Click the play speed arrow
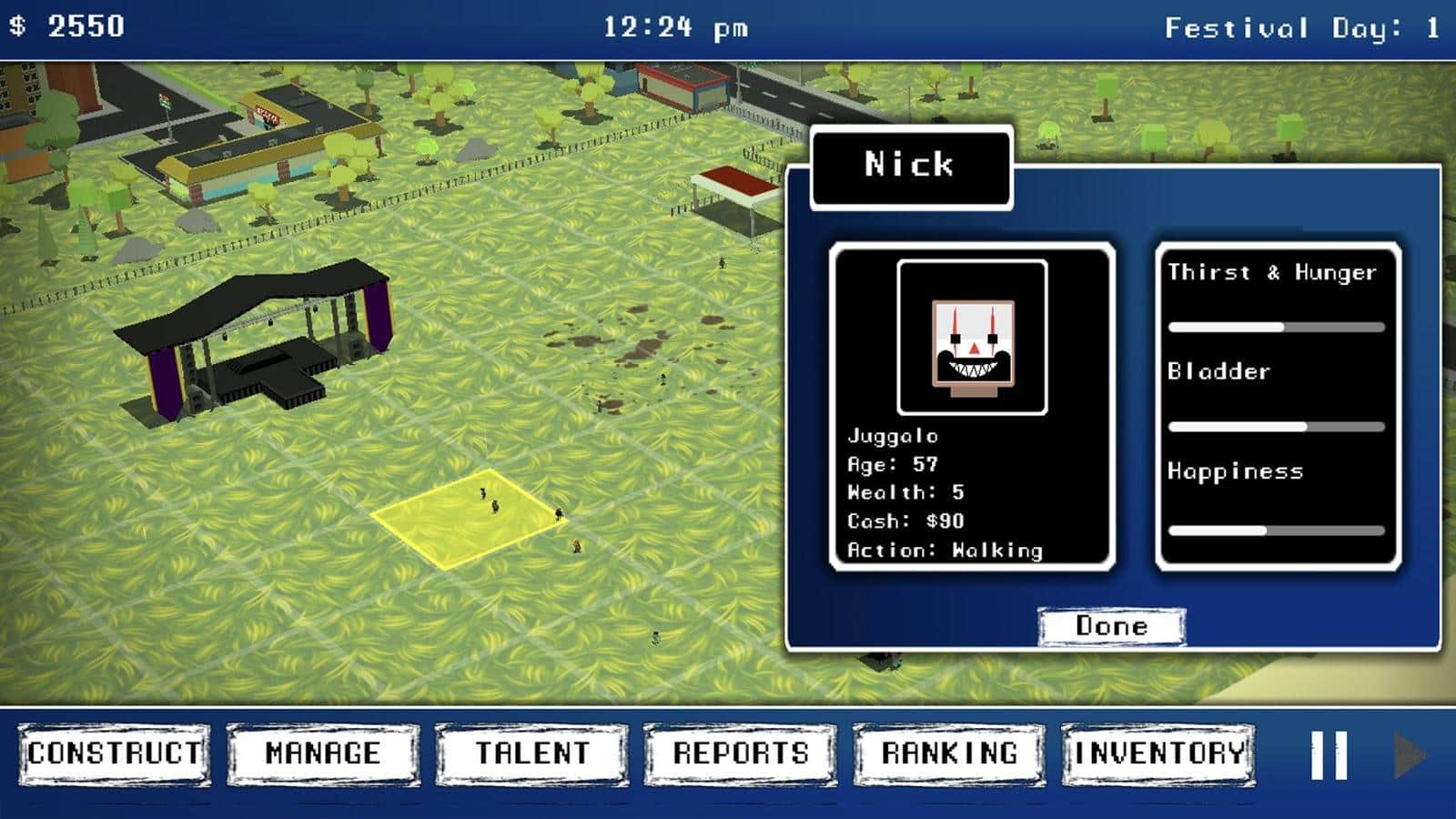 [1410, 755]
